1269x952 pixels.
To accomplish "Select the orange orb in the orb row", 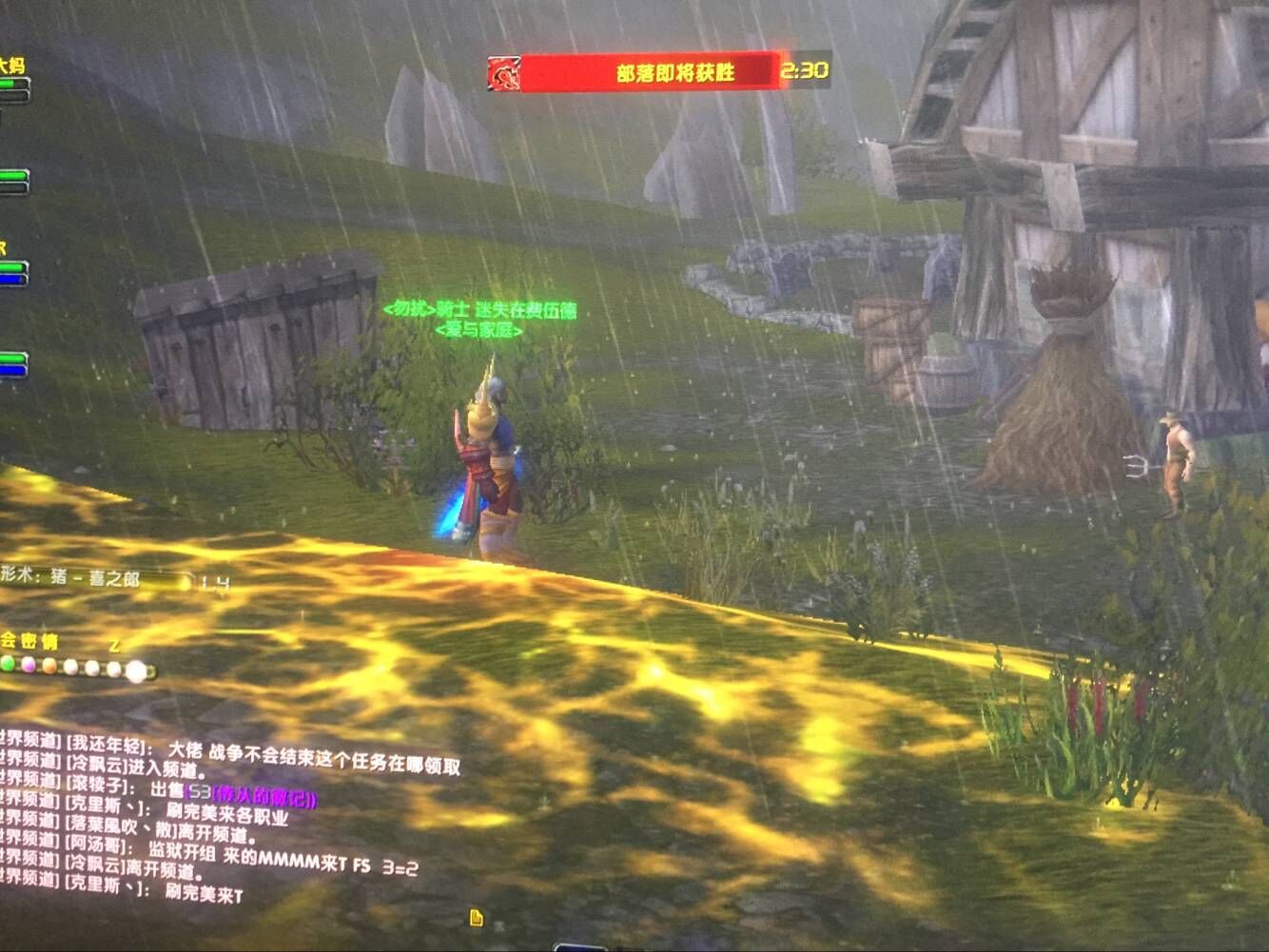I will click(49, 666).
